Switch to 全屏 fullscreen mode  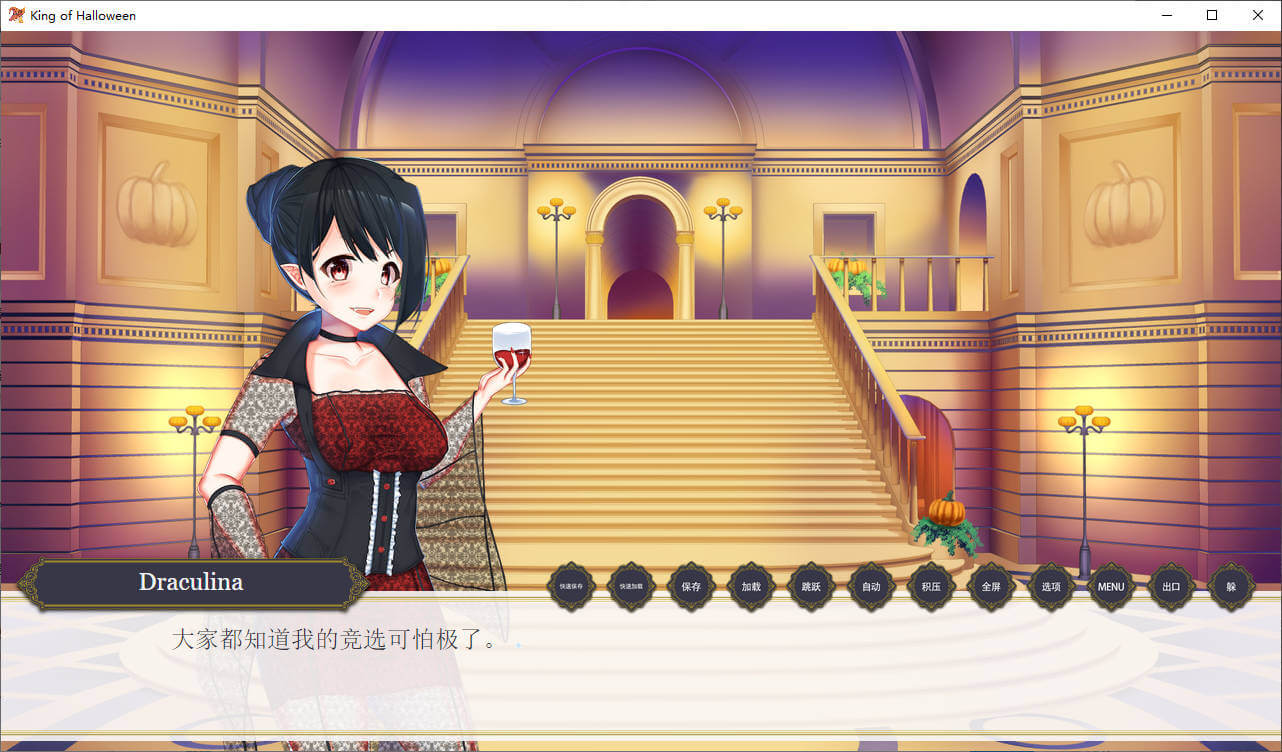tap(991, 587)
